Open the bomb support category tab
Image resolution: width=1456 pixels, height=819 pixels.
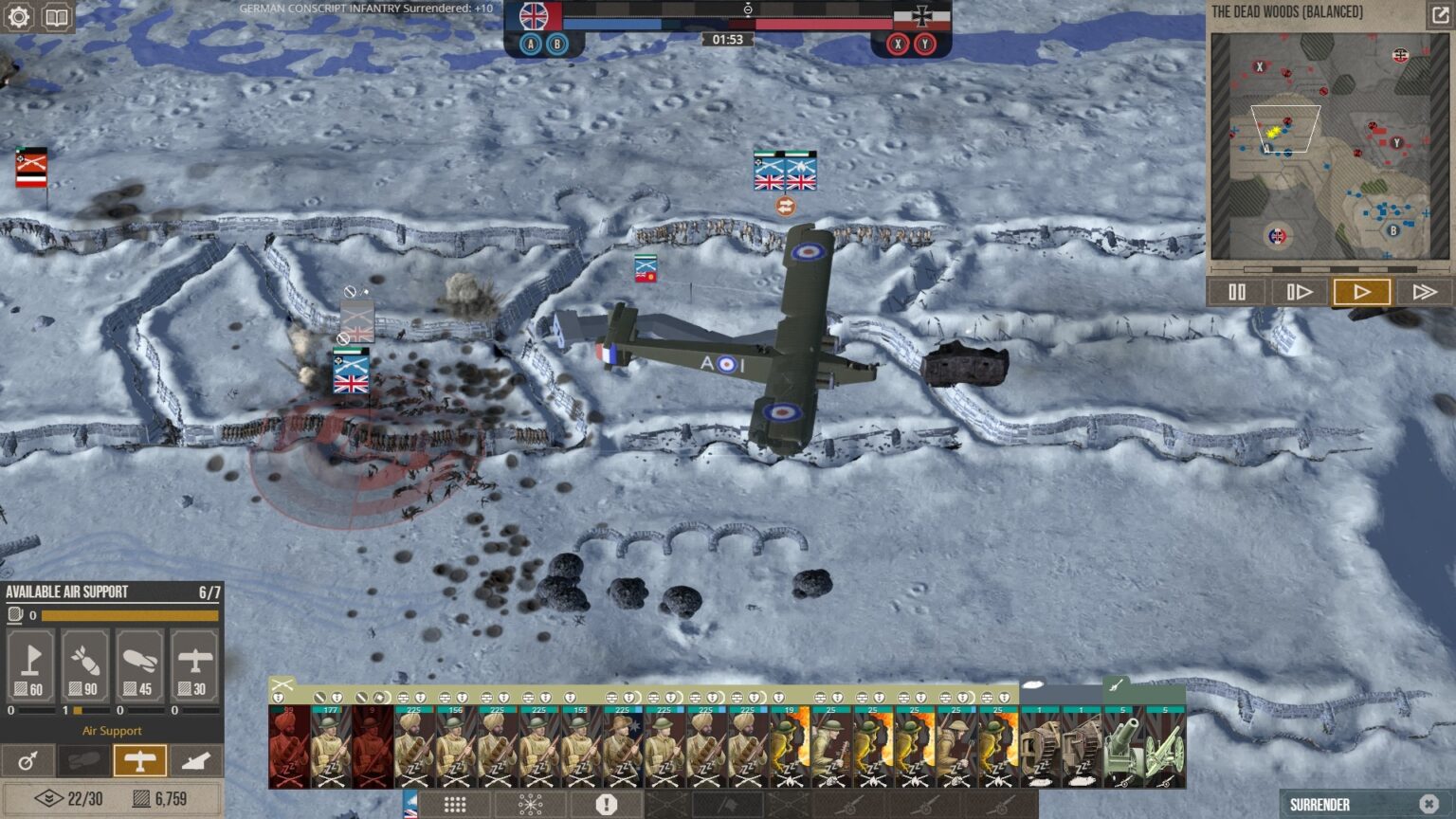[83, 759]
